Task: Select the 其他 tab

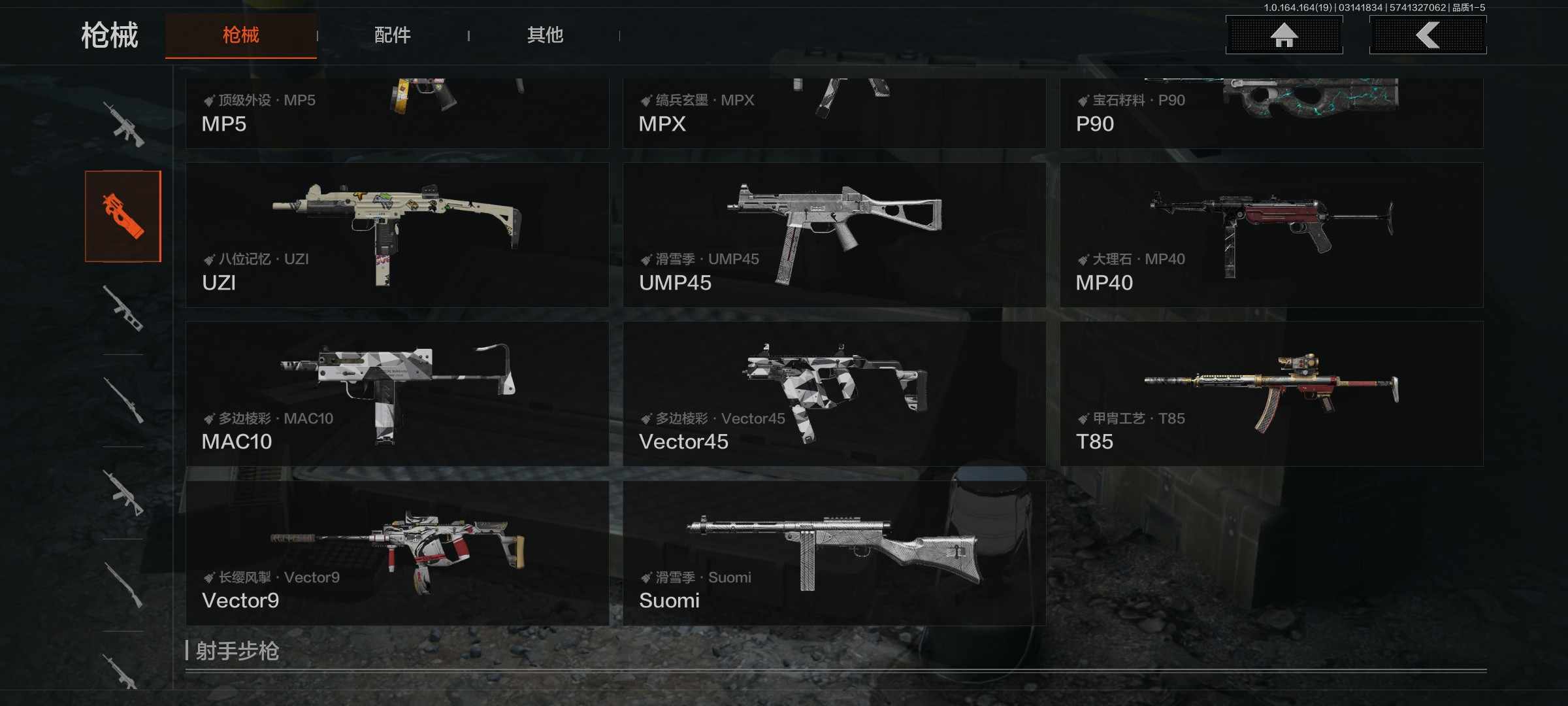Action: pos(545,35)
